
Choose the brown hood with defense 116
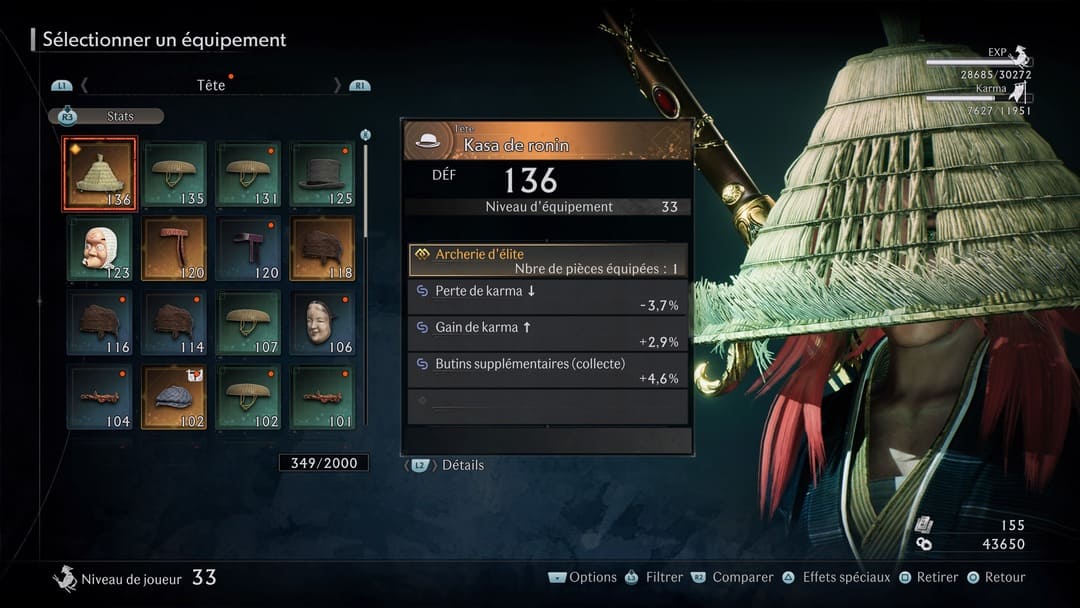[x=100, y=322]
